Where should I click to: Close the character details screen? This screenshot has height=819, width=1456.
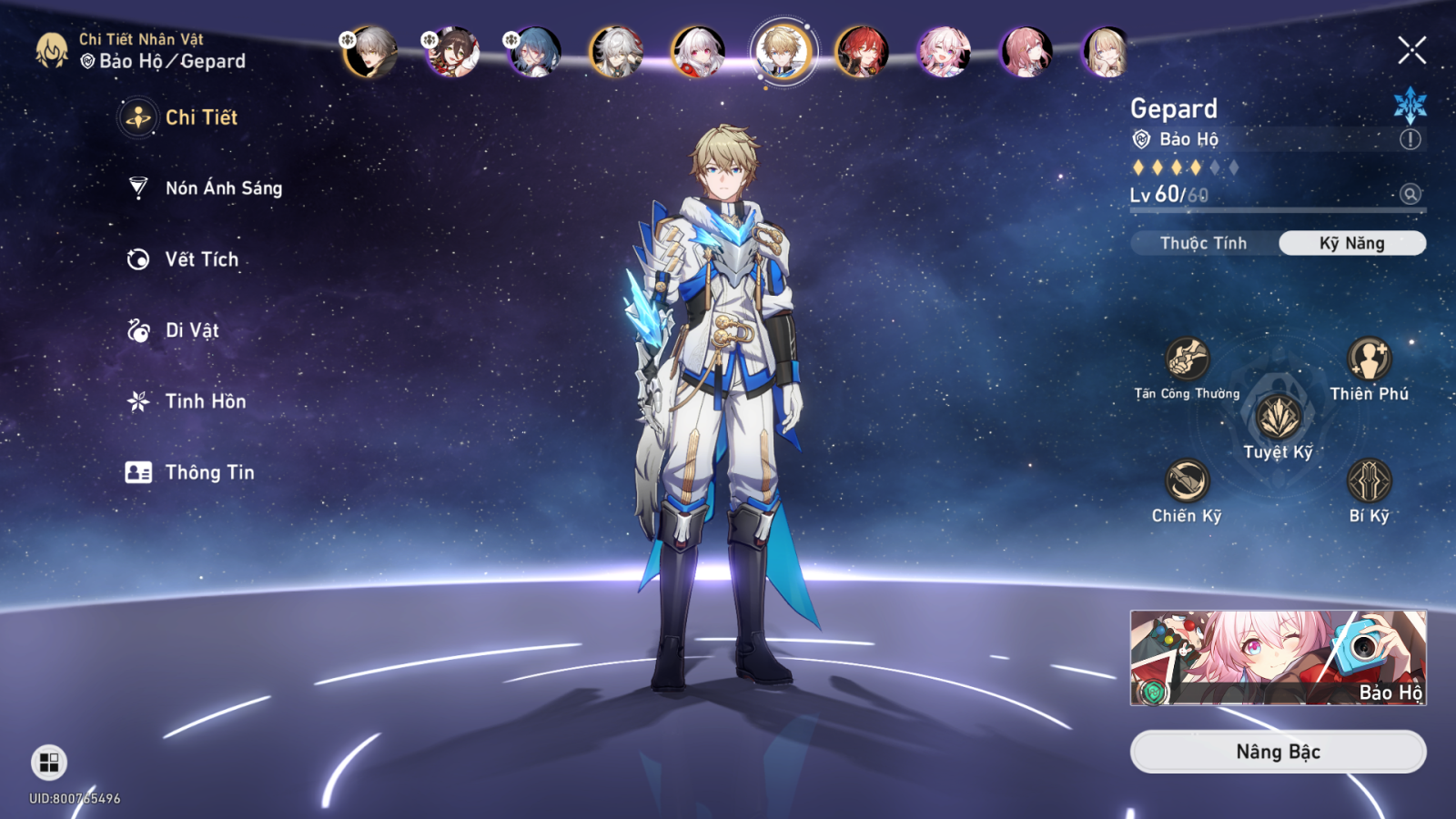1411,50
